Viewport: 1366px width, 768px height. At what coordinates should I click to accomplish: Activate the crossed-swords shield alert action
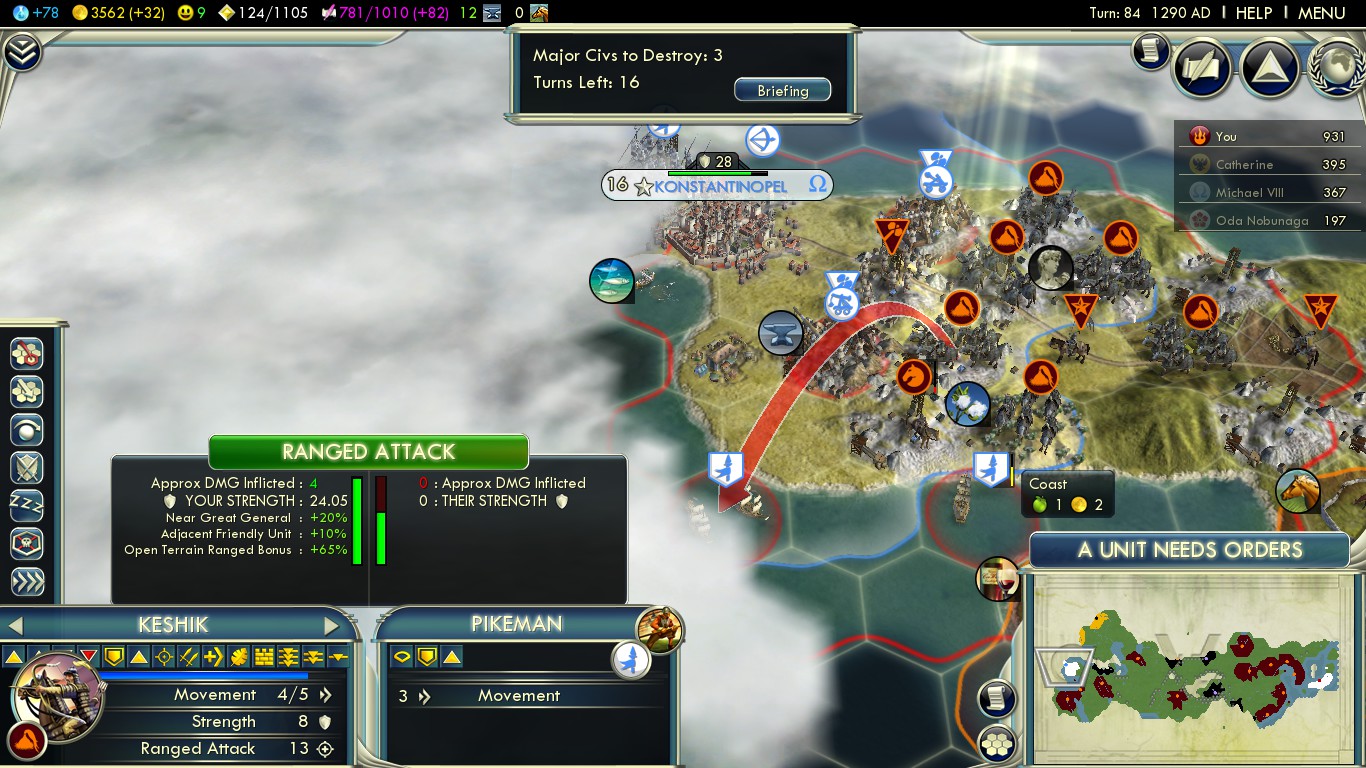[x=26, y=467]
